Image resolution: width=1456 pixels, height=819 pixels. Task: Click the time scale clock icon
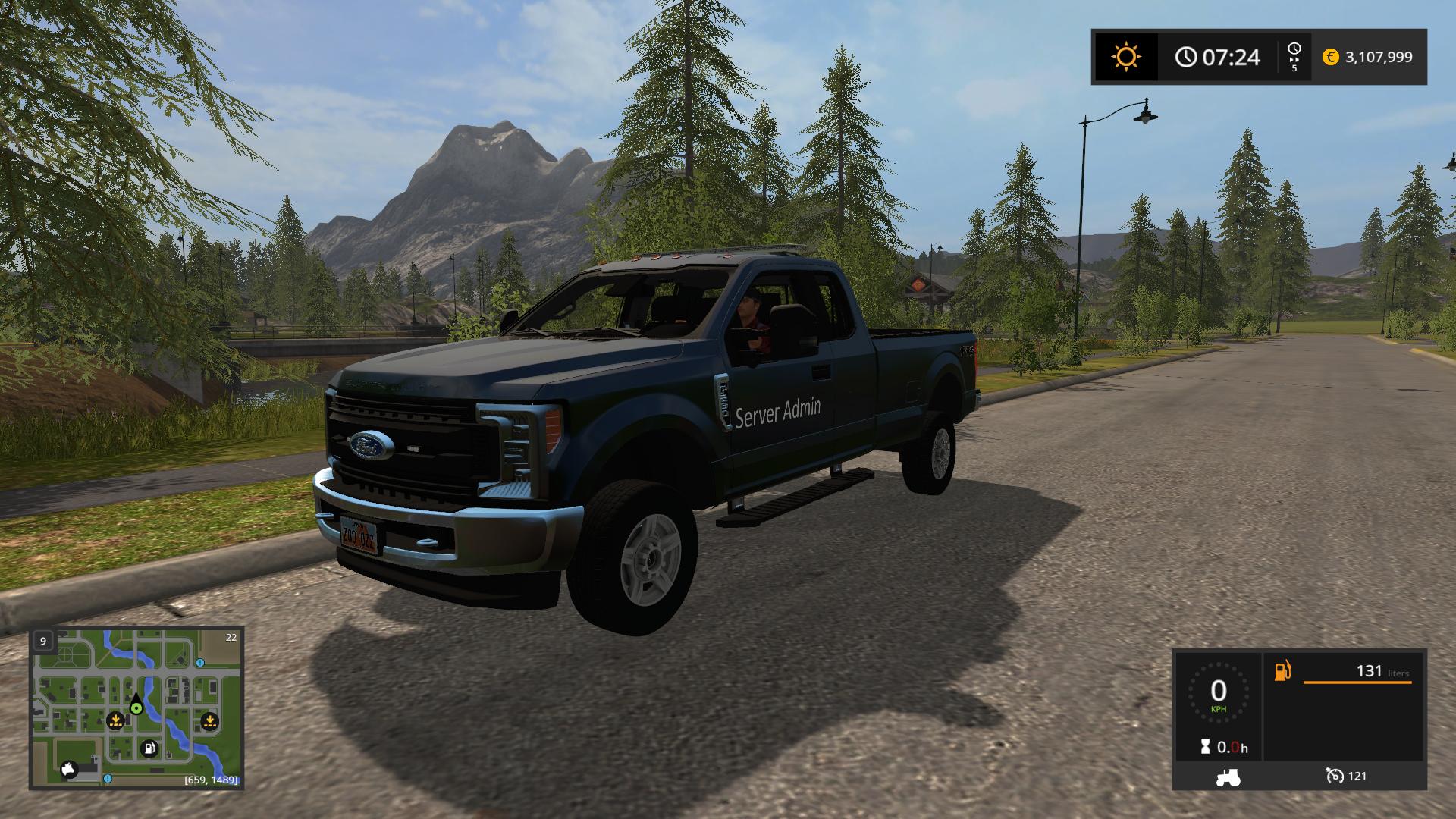tap(1294, 51)
